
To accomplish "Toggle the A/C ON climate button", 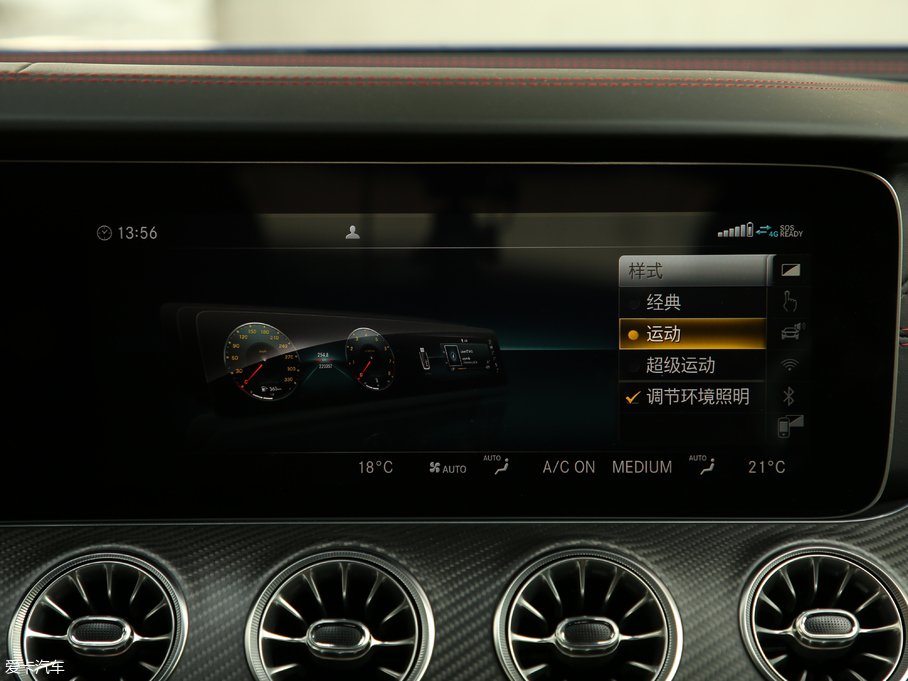I will pos(569,467).
